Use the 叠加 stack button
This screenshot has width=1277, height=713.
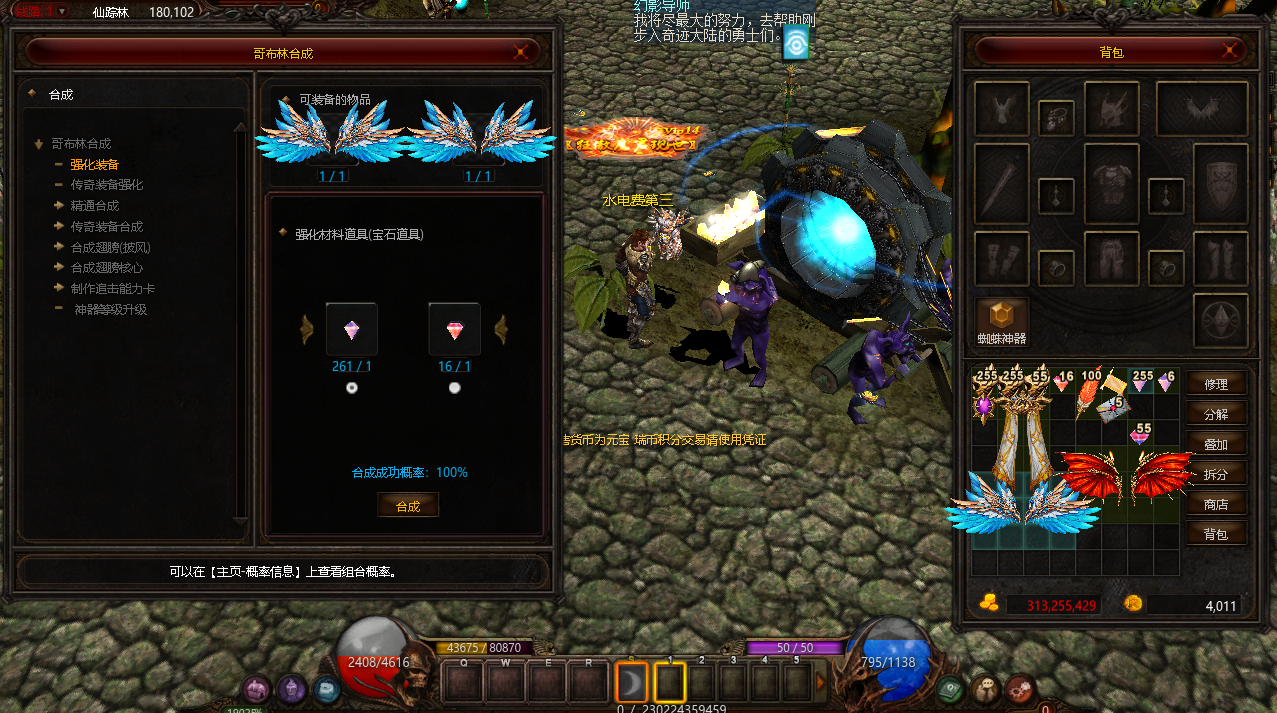pos(1216,444)
